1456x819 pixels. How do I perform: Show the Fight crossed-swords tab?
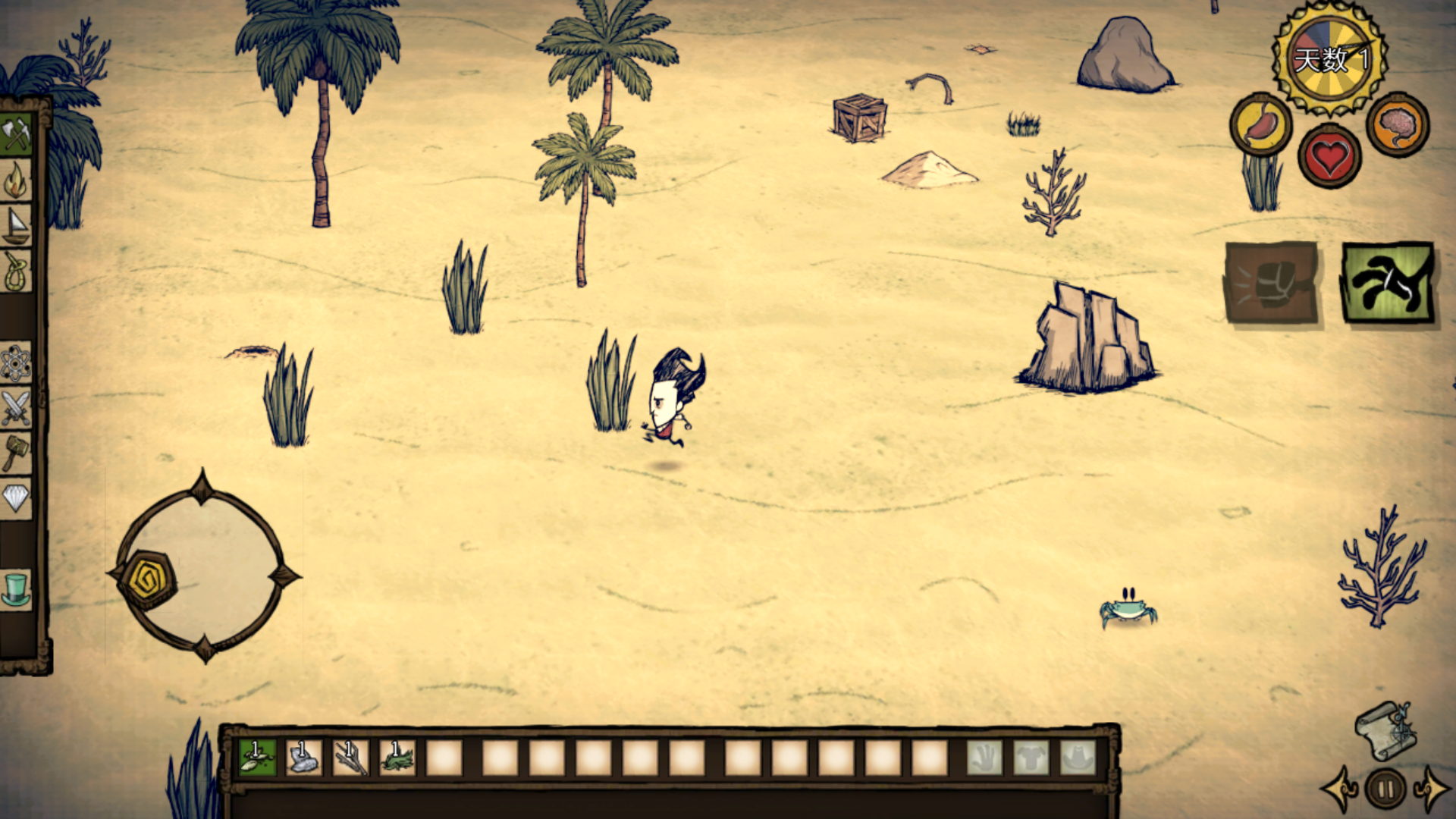15,408
